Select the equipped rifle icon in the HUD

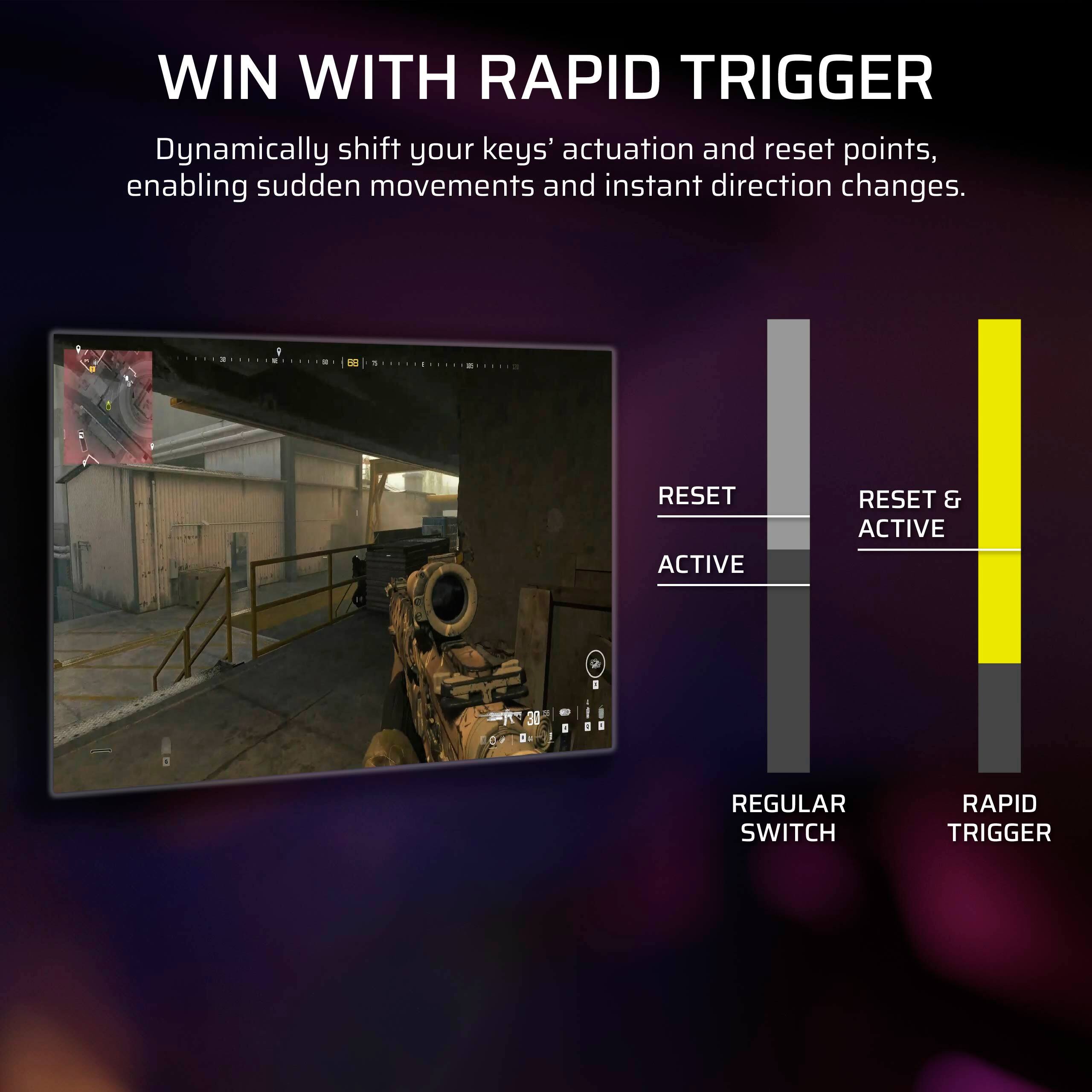point(504,716)
